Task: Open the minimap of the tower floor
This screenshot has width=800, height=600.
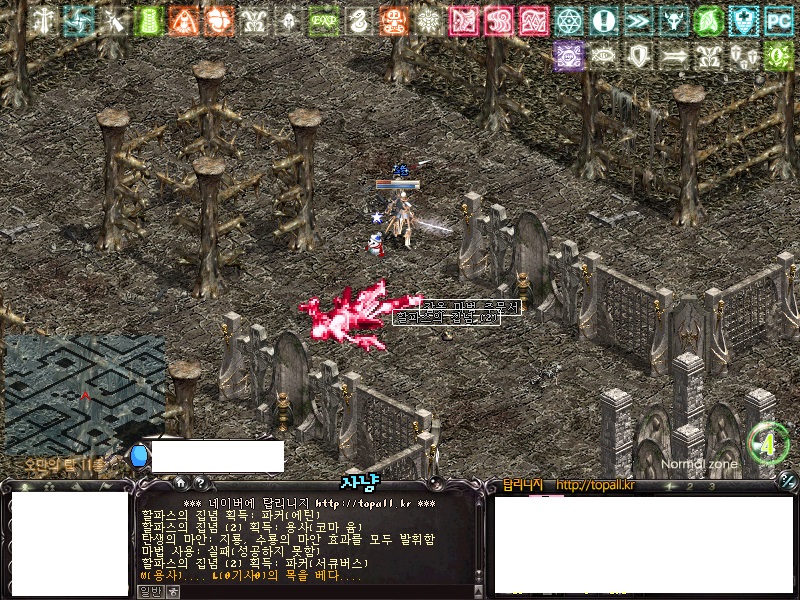Action: 84,394
